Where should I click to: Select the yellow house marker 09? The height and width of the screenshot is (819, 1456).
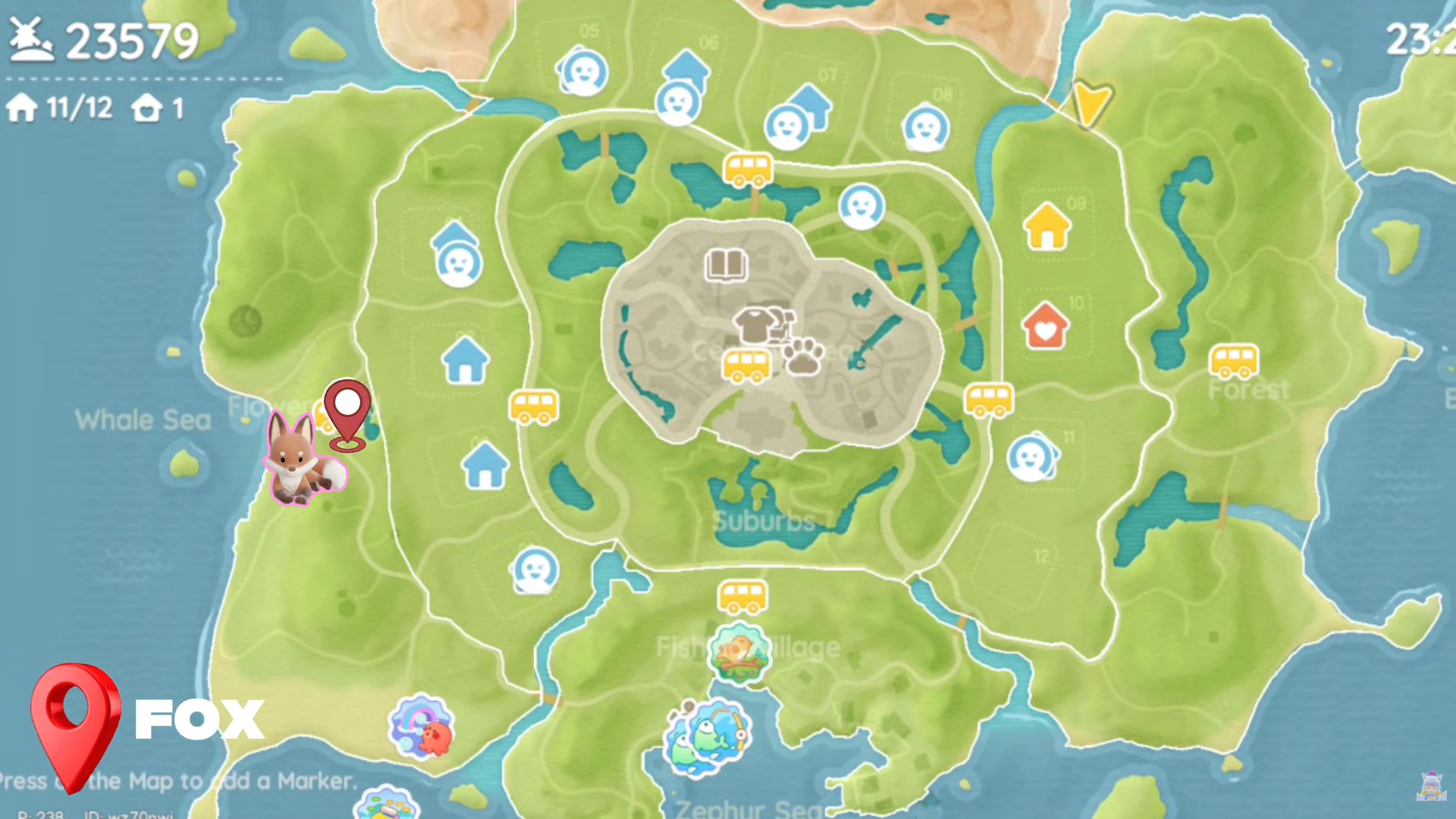1048,227
